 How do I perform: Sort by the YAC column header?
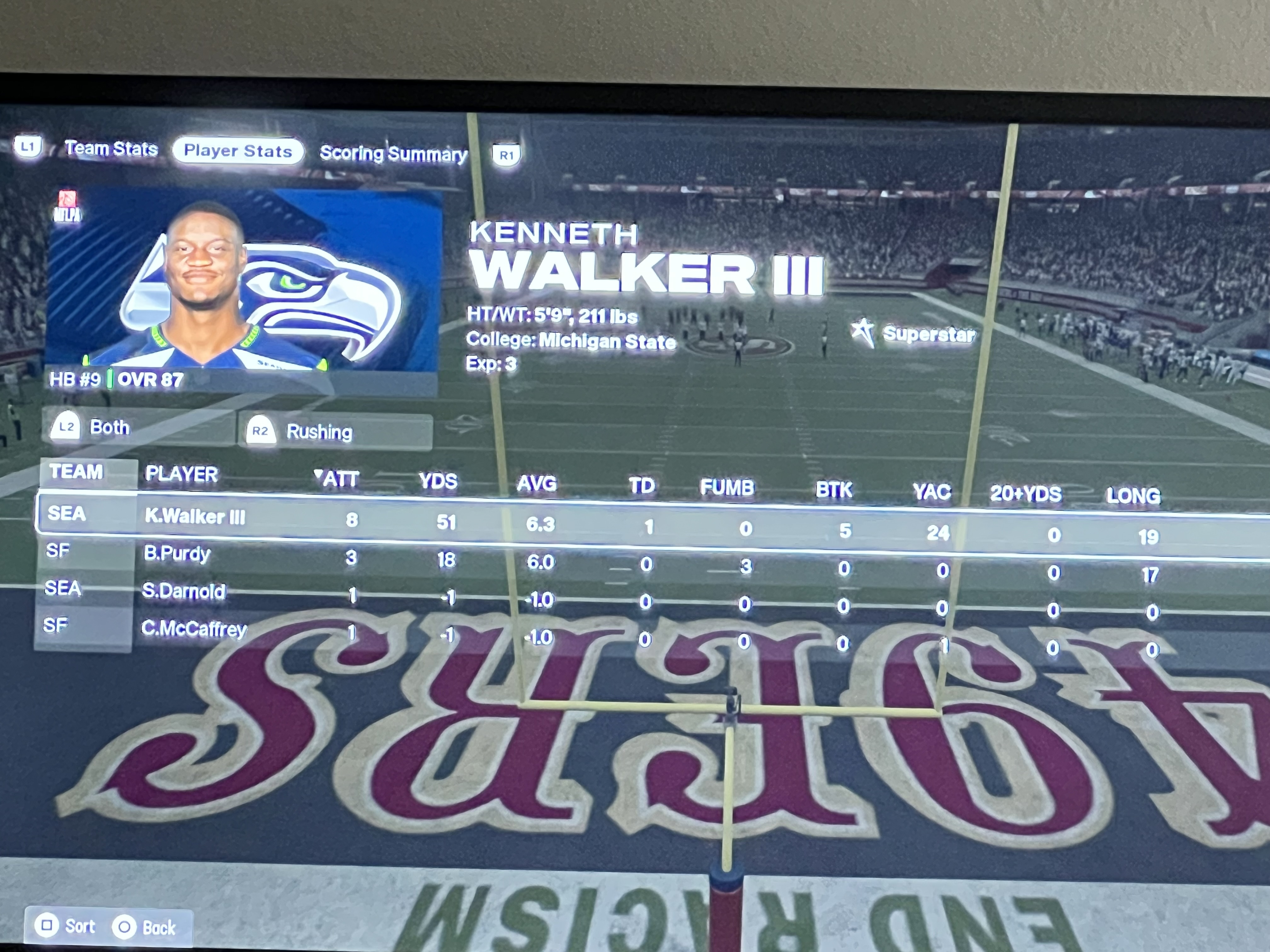(931, 492)
